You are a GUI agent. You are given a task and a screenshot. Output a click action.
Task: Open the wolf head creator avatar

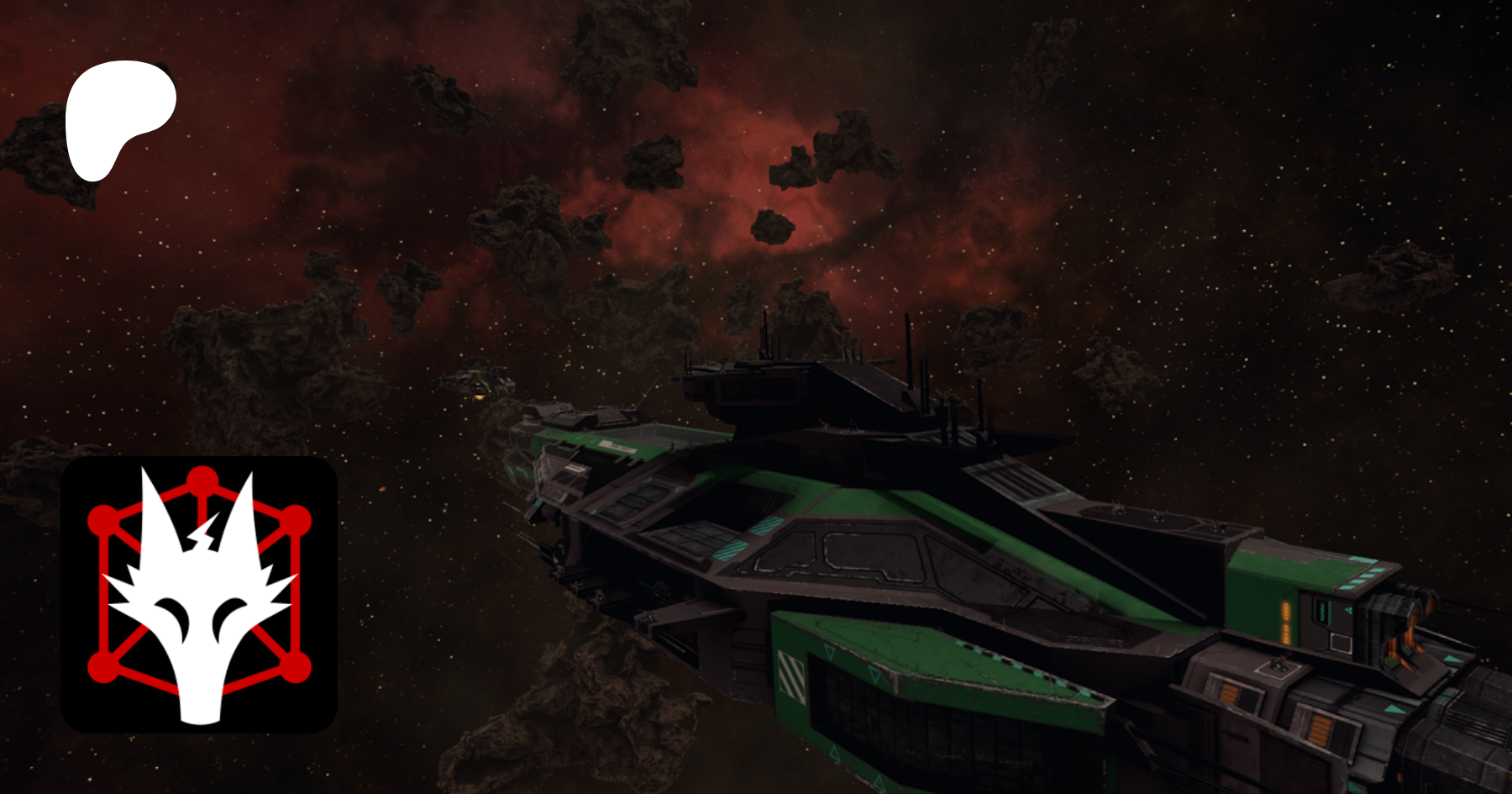[199, 594]
